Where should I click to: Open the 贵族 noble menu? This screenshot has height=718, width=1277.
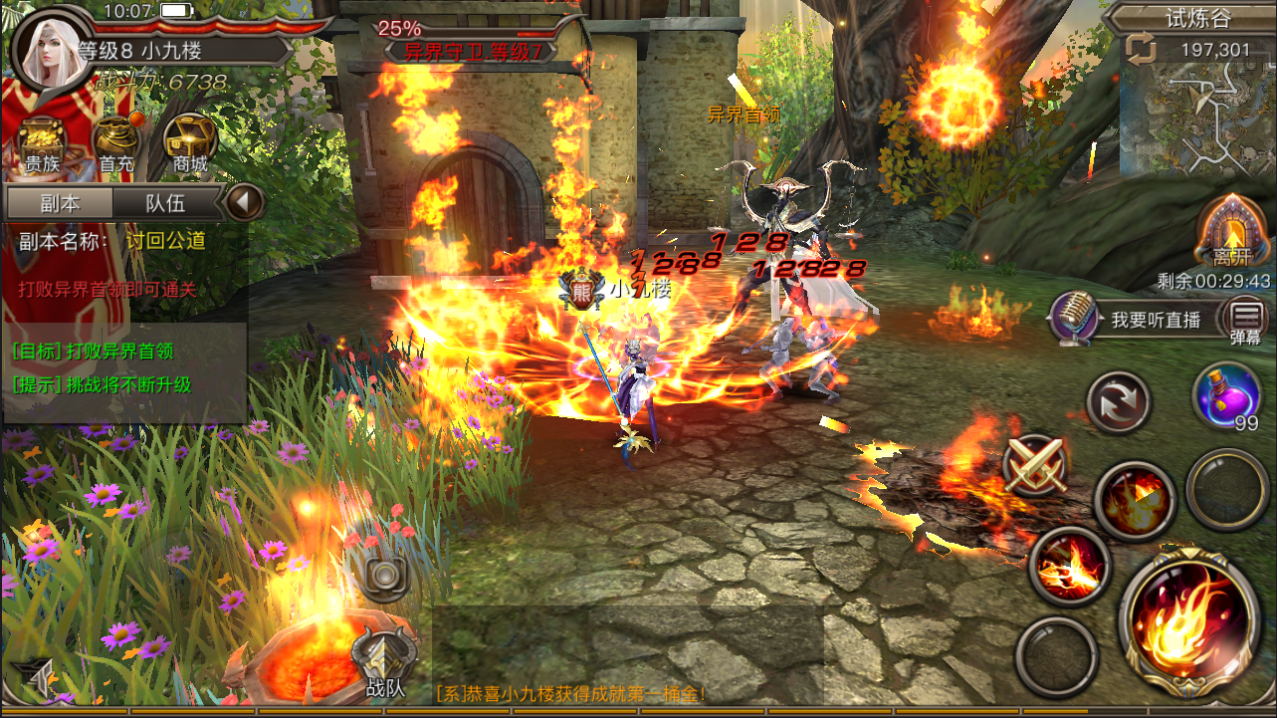point(42,146)
